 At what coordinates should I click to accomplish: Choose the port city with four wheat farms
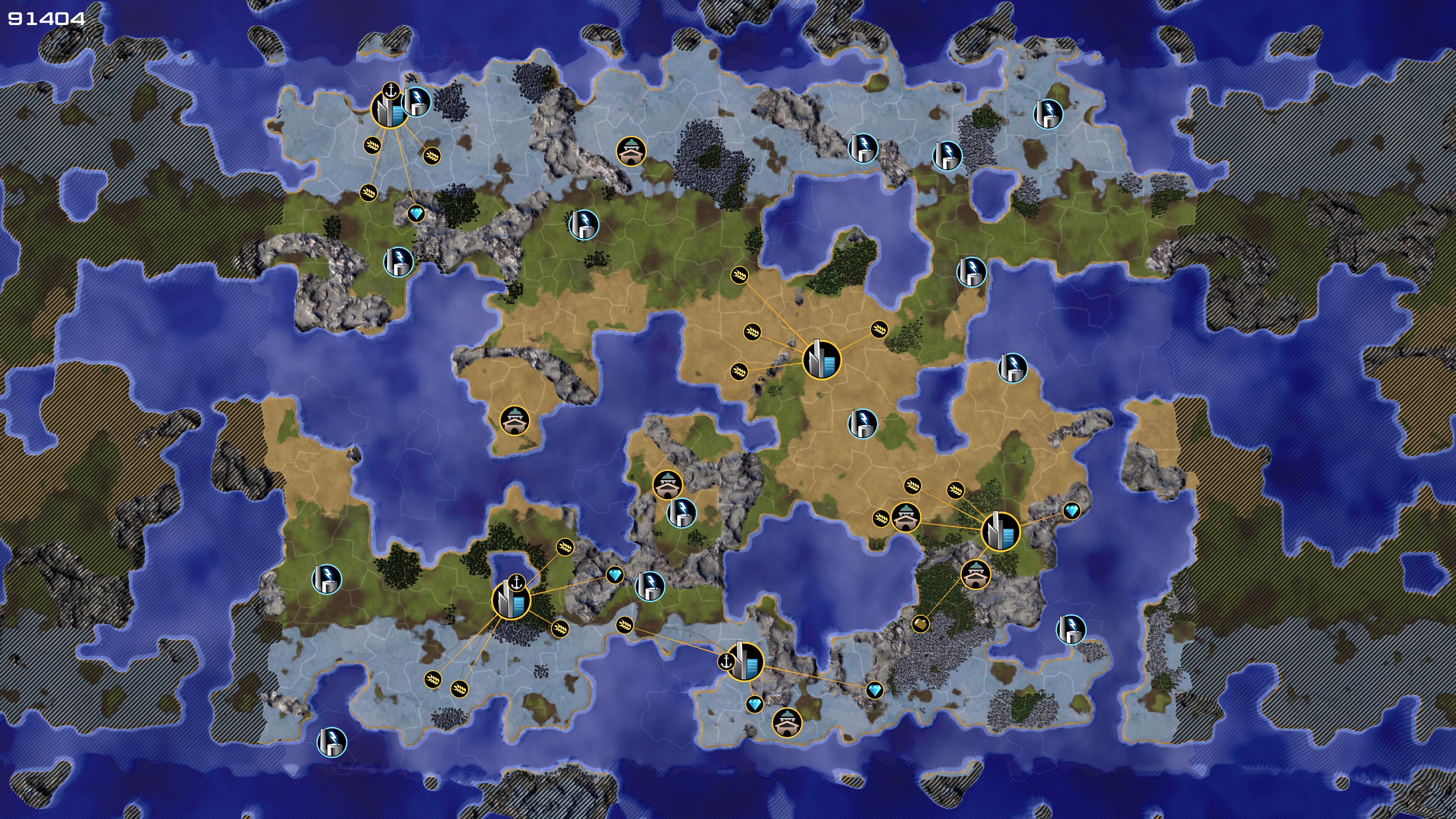tap(511, 600)
